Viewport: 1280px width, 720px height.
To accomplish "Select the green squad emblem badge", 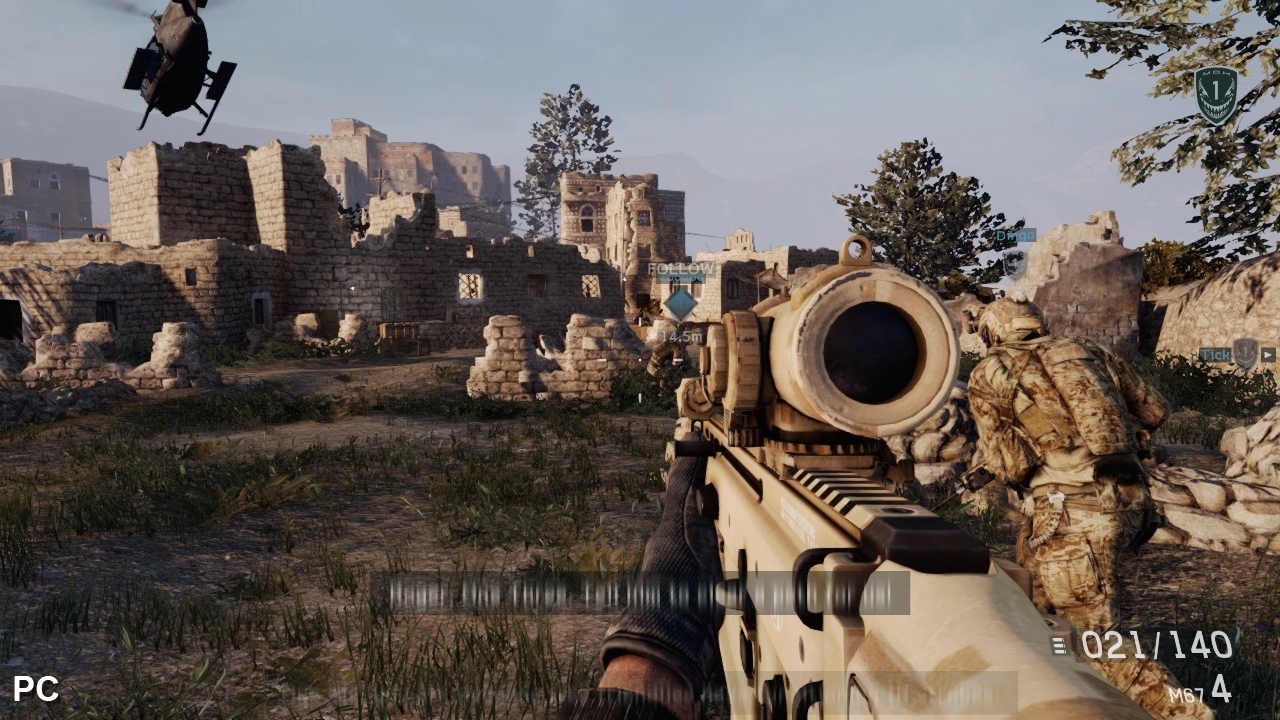I will [x=1216, y=95].
